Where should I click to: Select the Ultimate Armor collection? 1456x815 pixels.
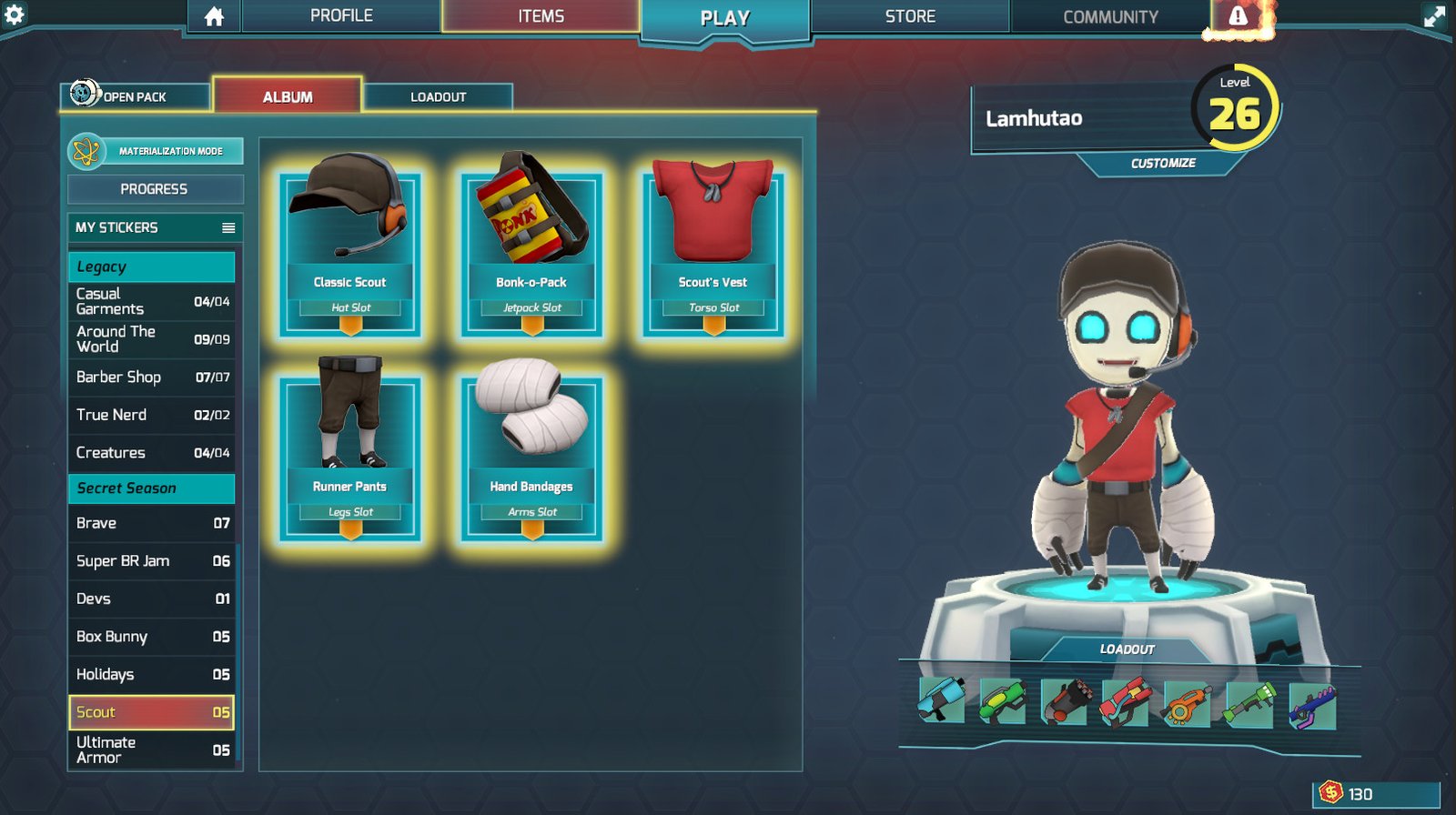tap(151, 750)
